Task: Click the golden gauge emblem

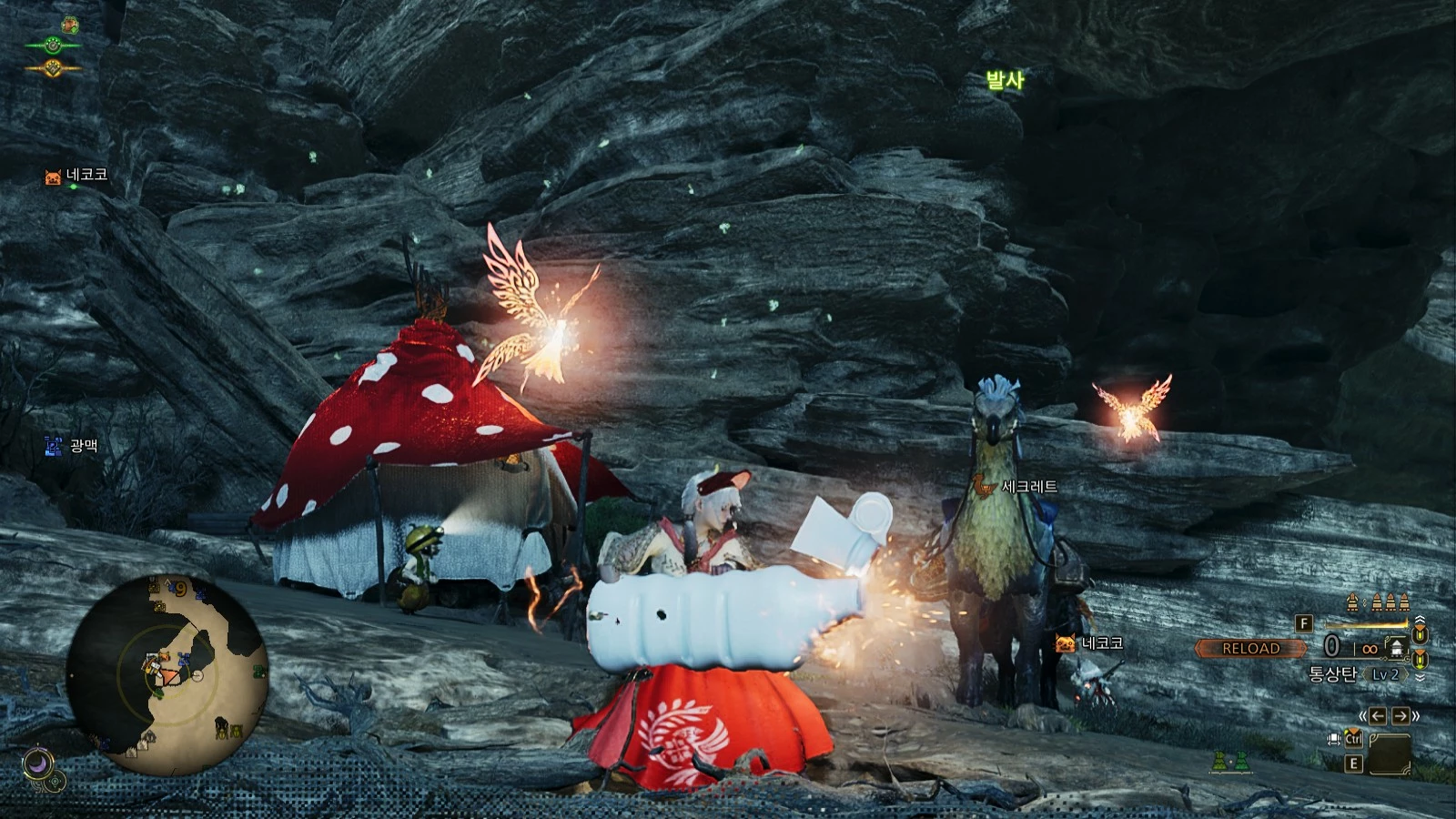Action: click(x=52, y=67)
